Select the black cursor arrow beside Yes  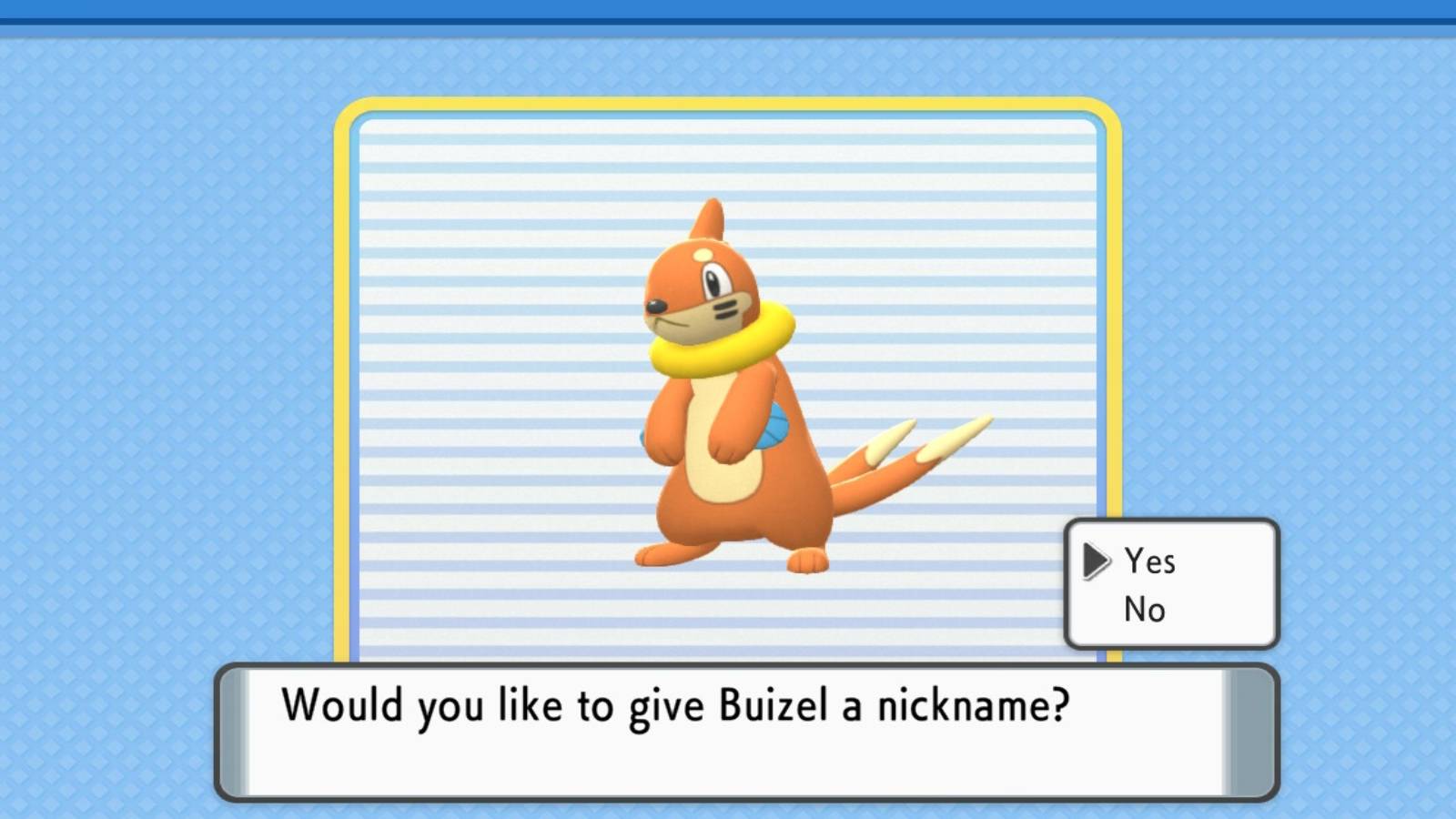1096,561
